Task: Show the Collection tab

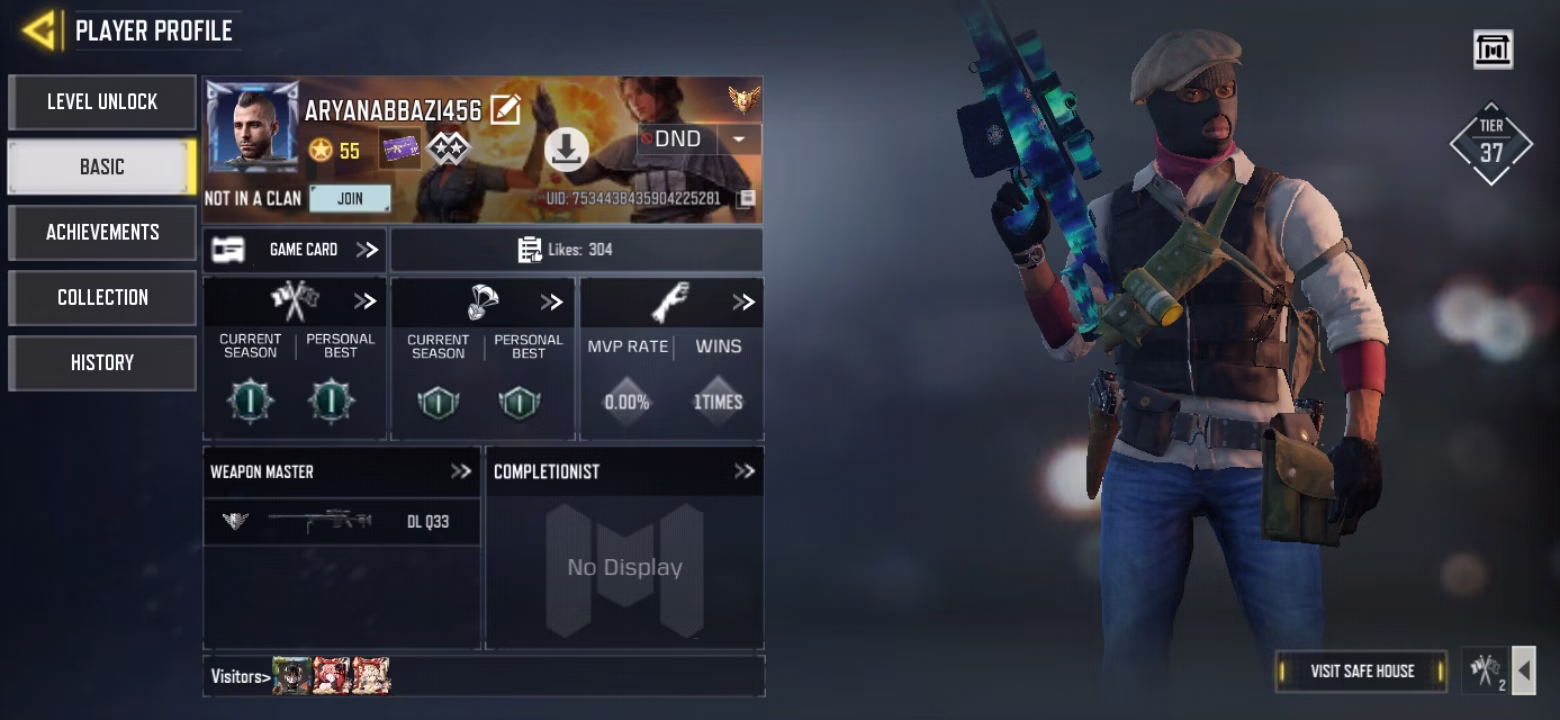Action: pos(102,297)
